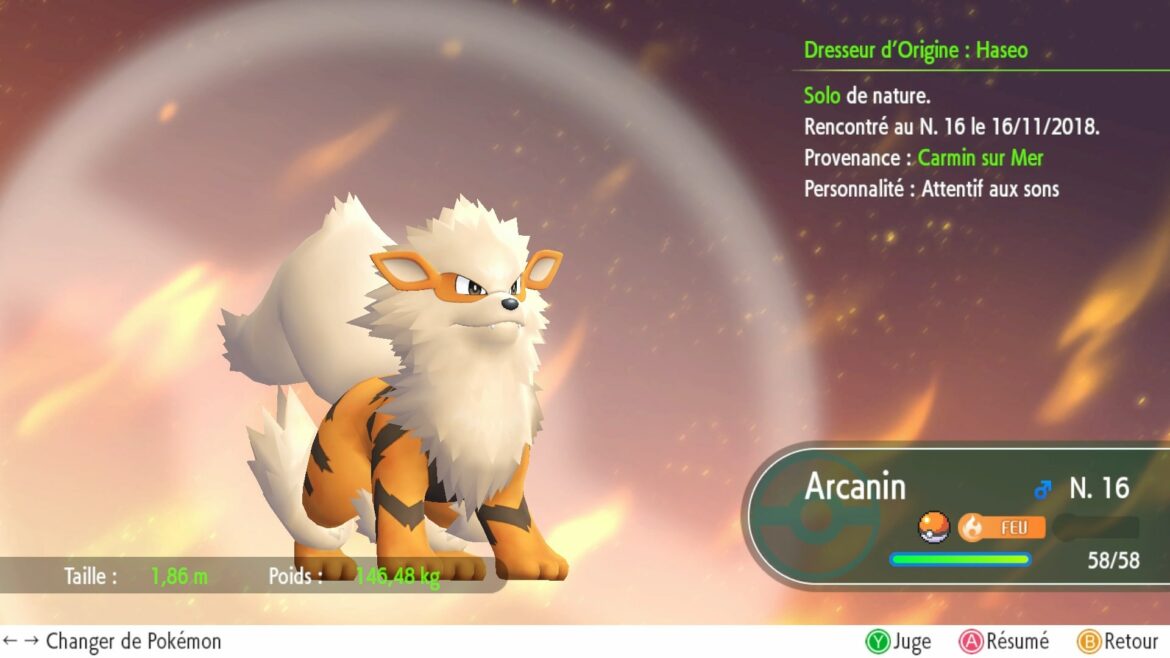Open the Juge stat evaluation

(x=898, y=641)
